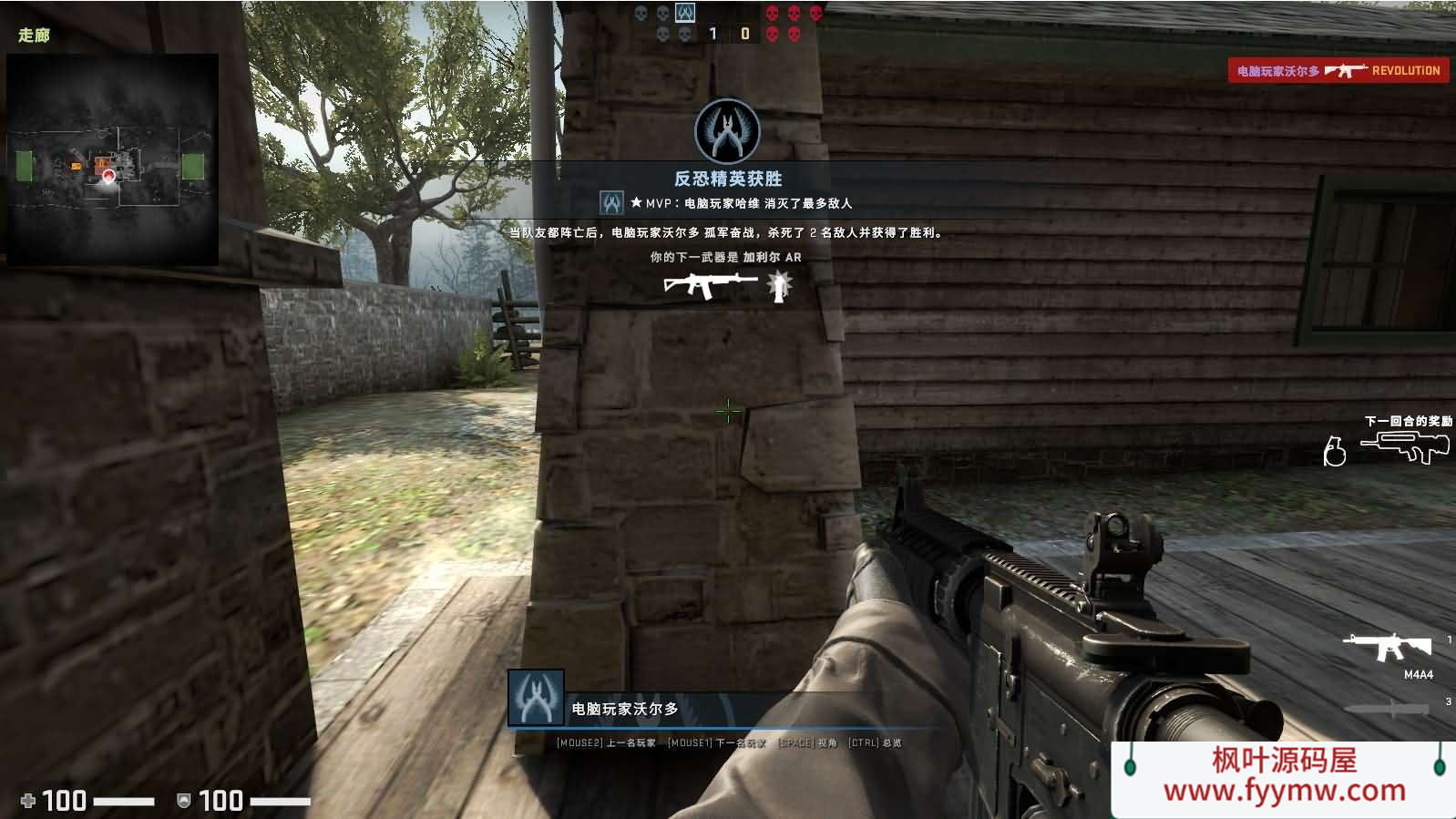
Task: Click the next-round reward grenade icon
Action: [1334, 451]
